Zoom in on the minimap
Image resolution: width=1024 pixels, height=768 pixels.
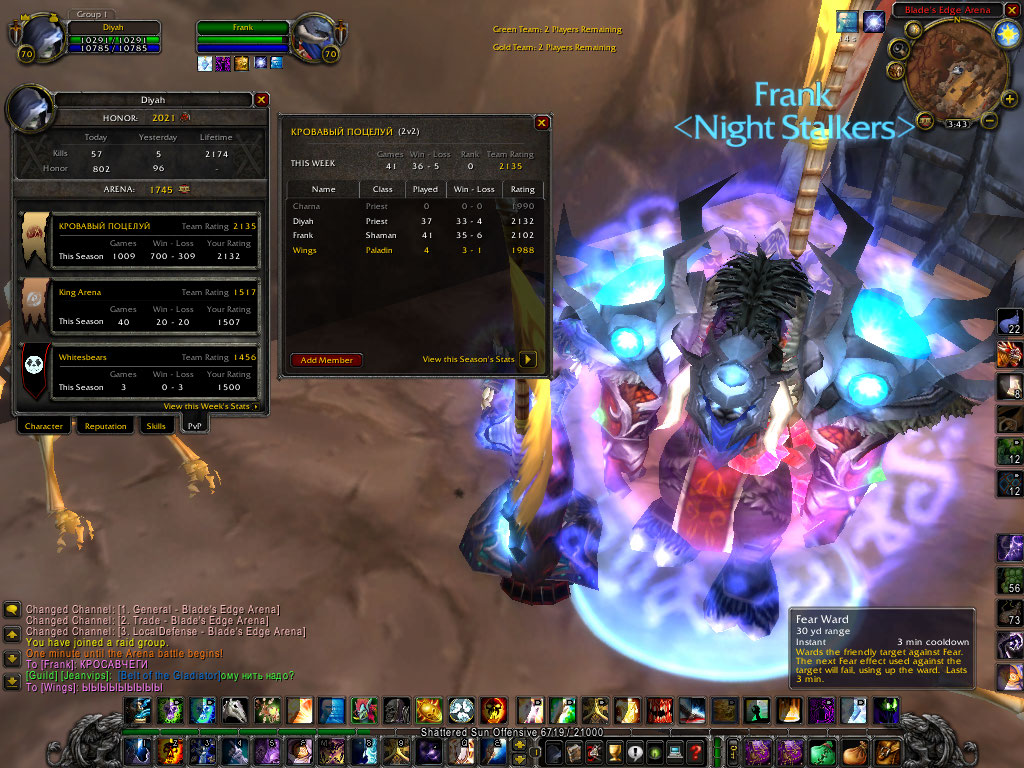pyautogui.click(x=1009, y=99)
